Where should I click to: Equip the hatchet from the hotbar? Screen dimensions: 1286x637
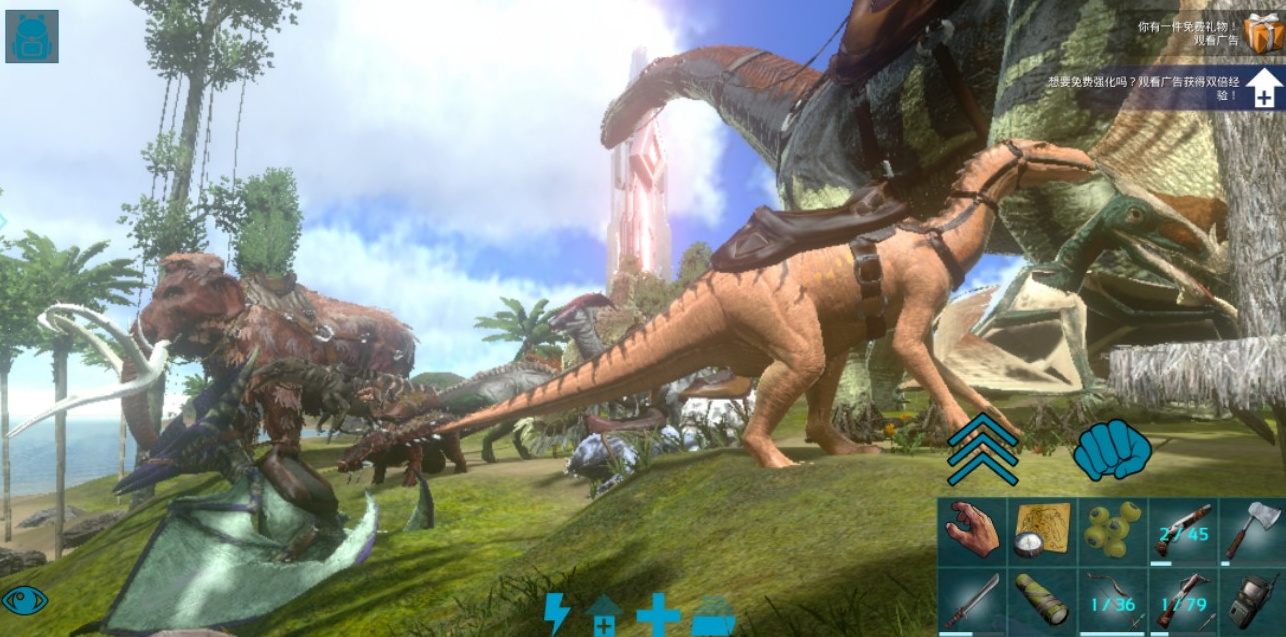[x=1252, y=531]
